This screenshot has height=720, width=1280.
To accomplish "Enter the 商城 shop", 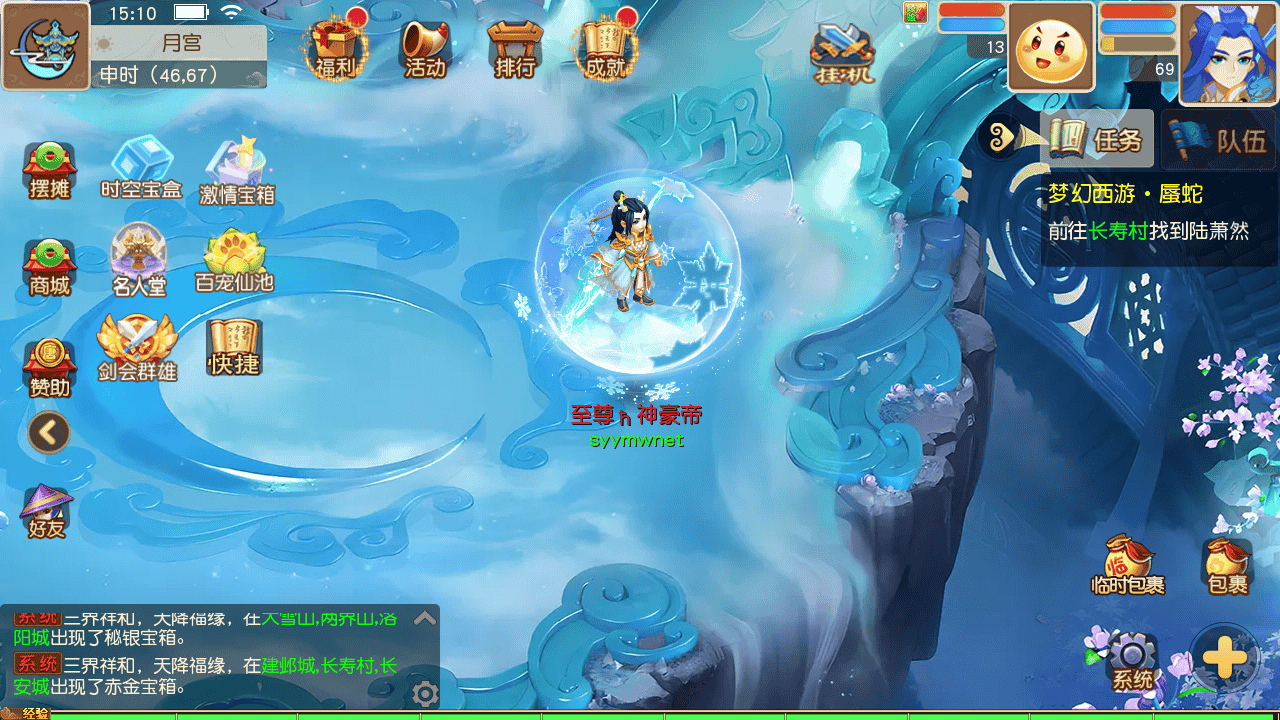I will (49, 267).
